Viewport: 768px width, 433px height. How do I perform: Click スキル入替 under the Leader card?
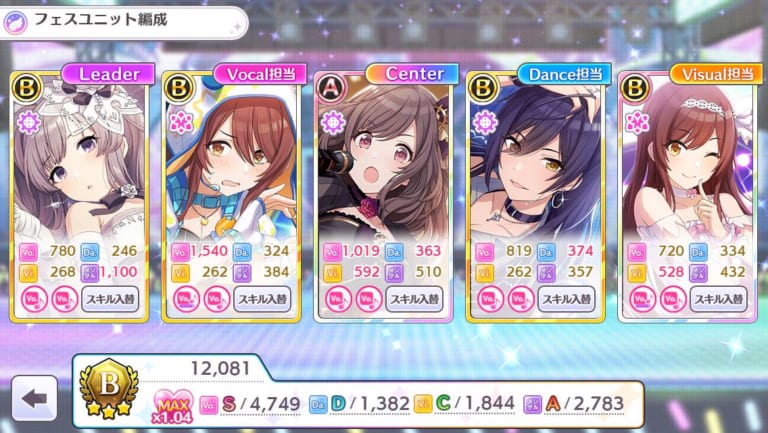pyautogui.click(x=110, y=298)
